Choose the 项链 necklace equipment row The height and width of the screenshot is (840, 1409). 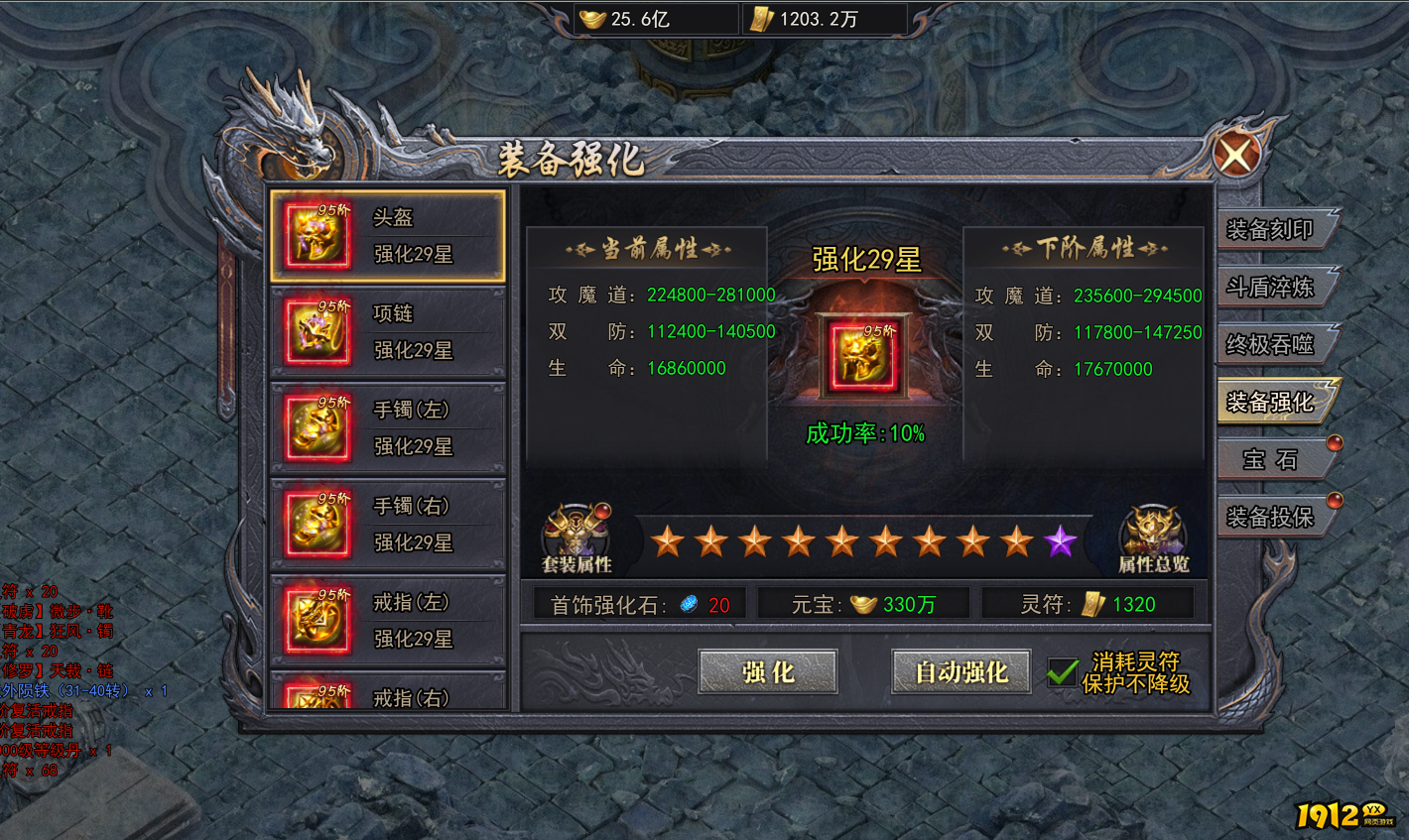(388, 332)
